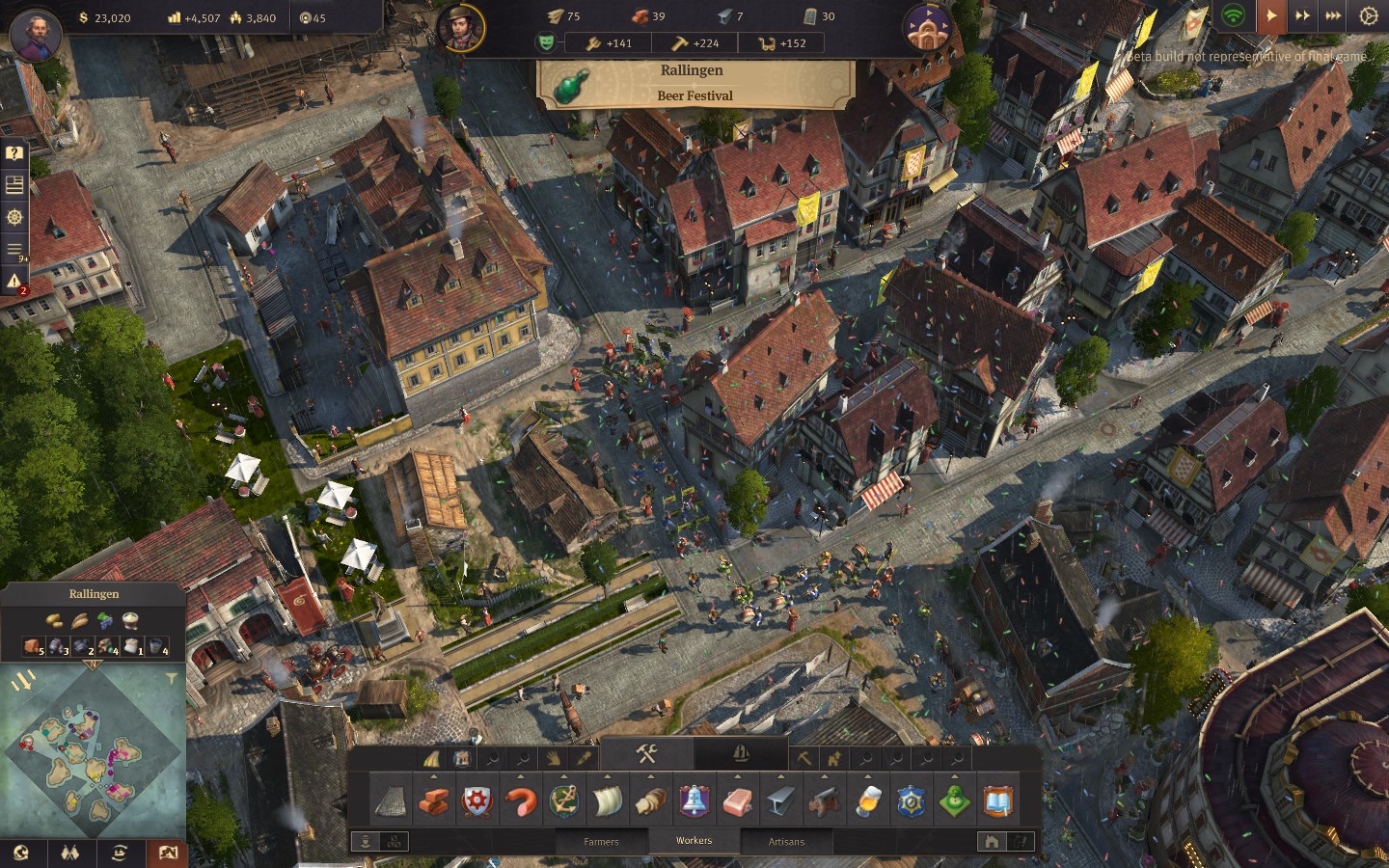Open the player portrait in top-left corner
1389x868 pixels.
[36, 35]
